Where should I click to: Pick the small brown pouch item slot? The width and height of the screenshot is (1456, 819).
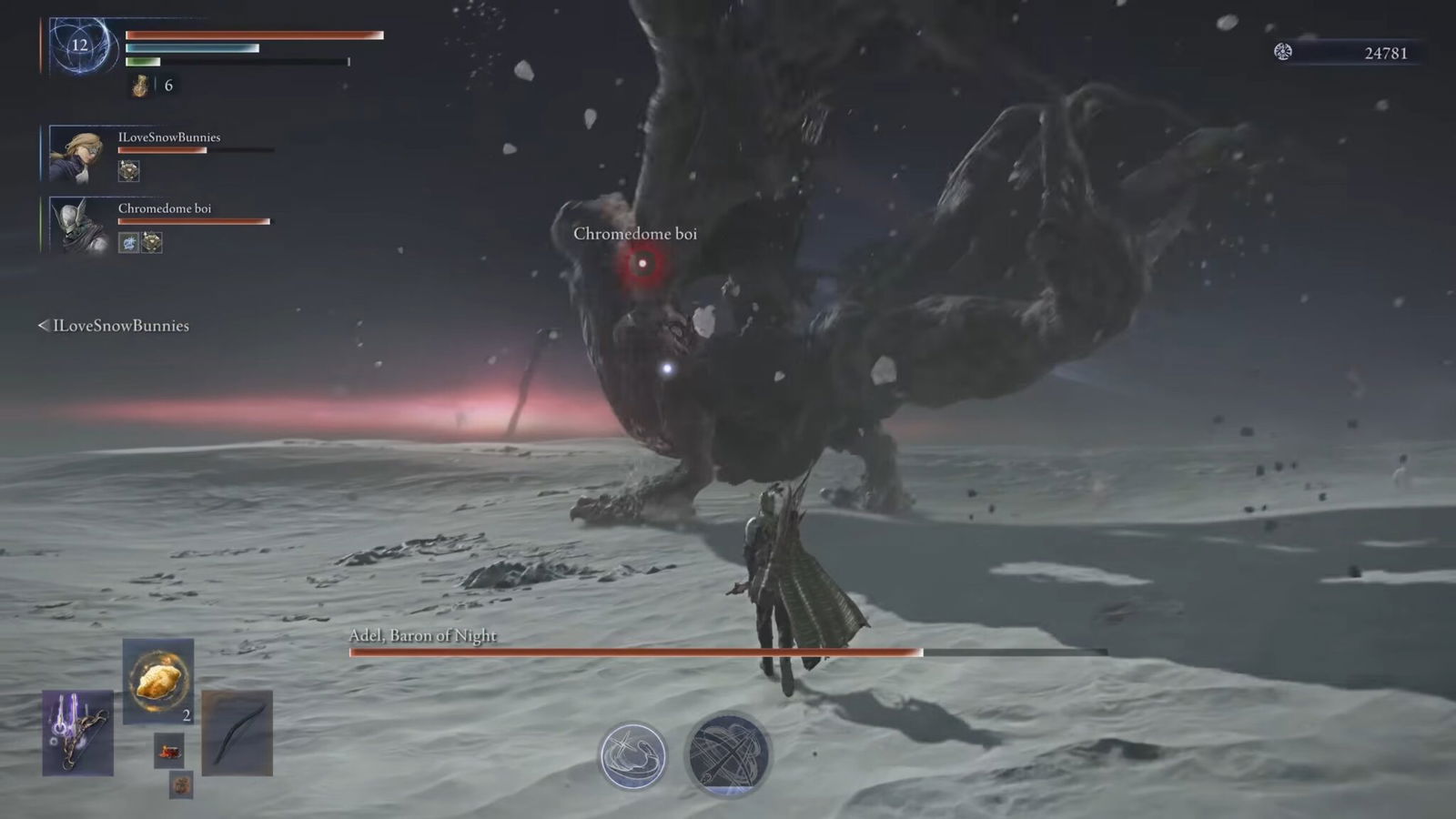pyautogui.click(x=181, y=784)
